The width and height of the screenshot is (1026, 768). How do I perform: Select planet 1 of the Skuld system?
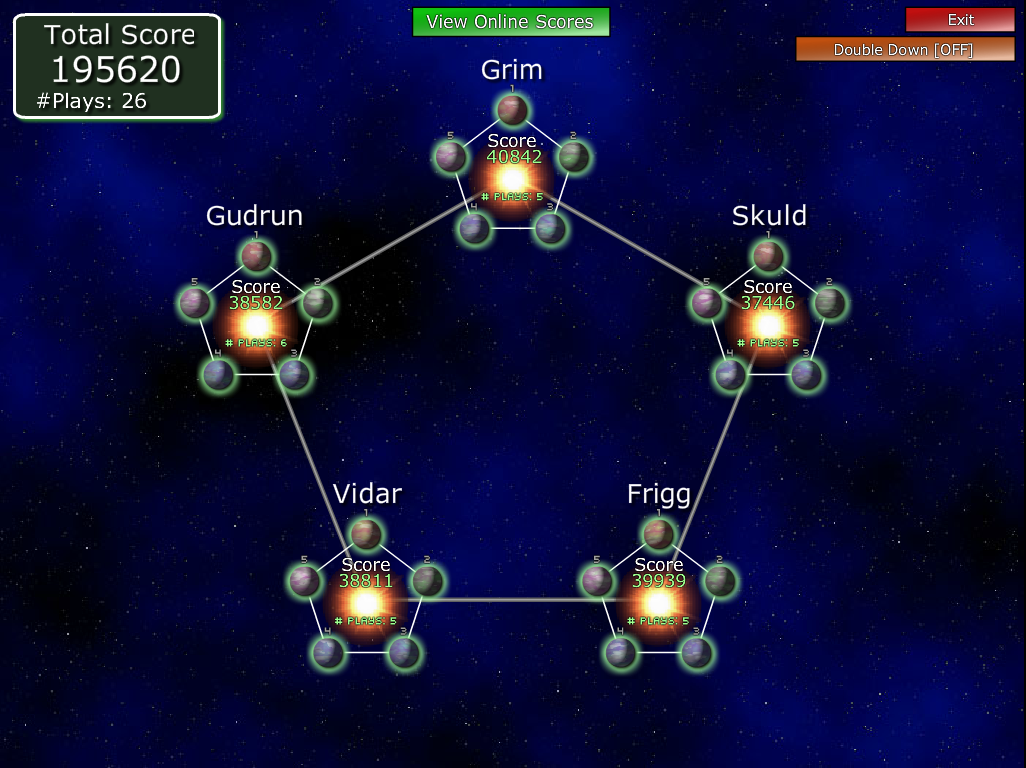click(x=768, y=256)
